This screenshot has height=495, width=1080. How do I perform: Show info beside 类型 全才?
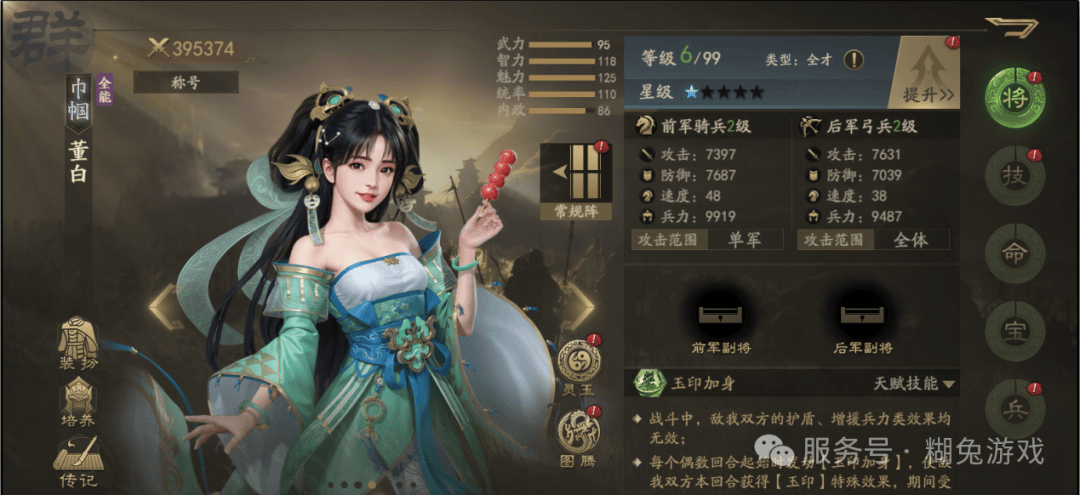853,59
